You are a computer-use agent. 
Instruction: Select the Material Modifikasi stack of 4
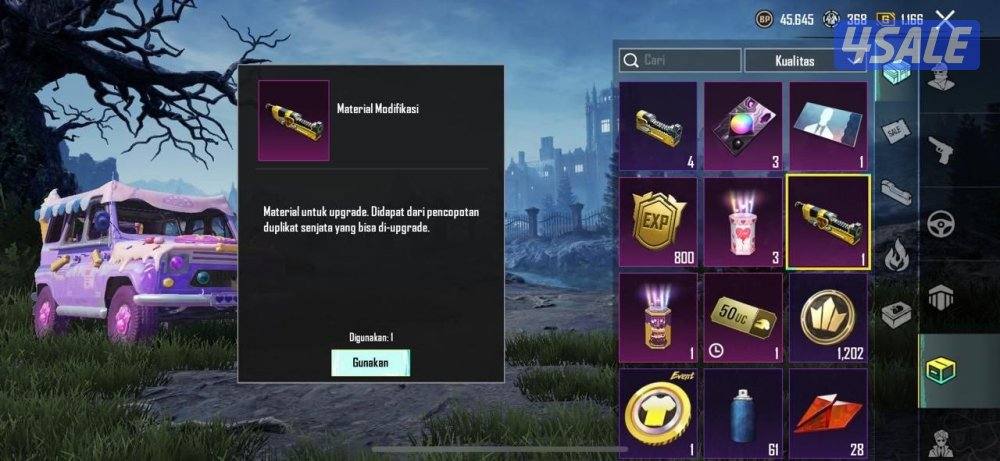pos(657,125)
